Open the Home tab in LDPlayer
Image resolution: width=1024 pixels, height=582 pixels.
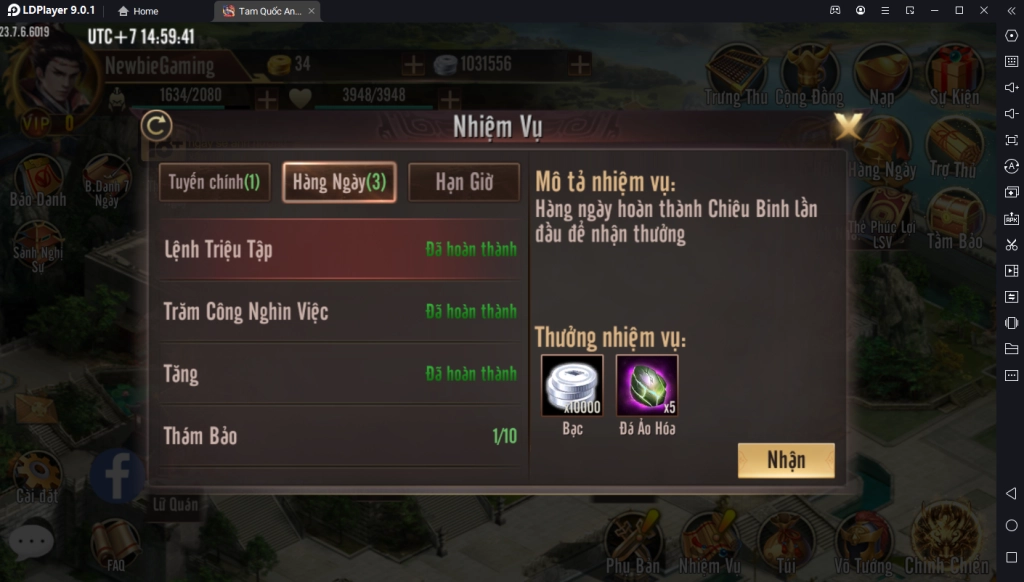[x=138, y=11]
